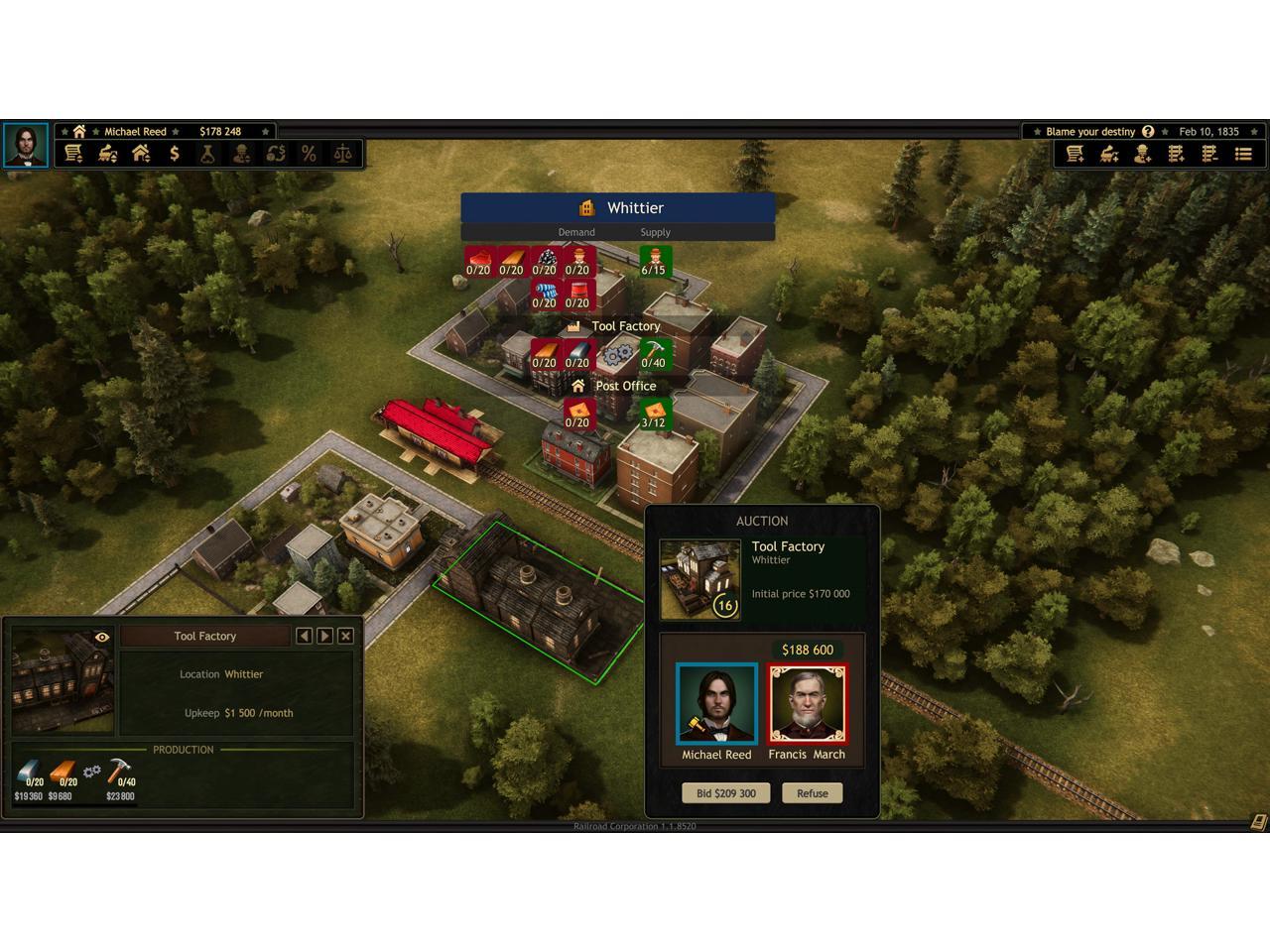The image size is (1270, 952).
Task: Open the train list icon
Action: coord(107,154)
